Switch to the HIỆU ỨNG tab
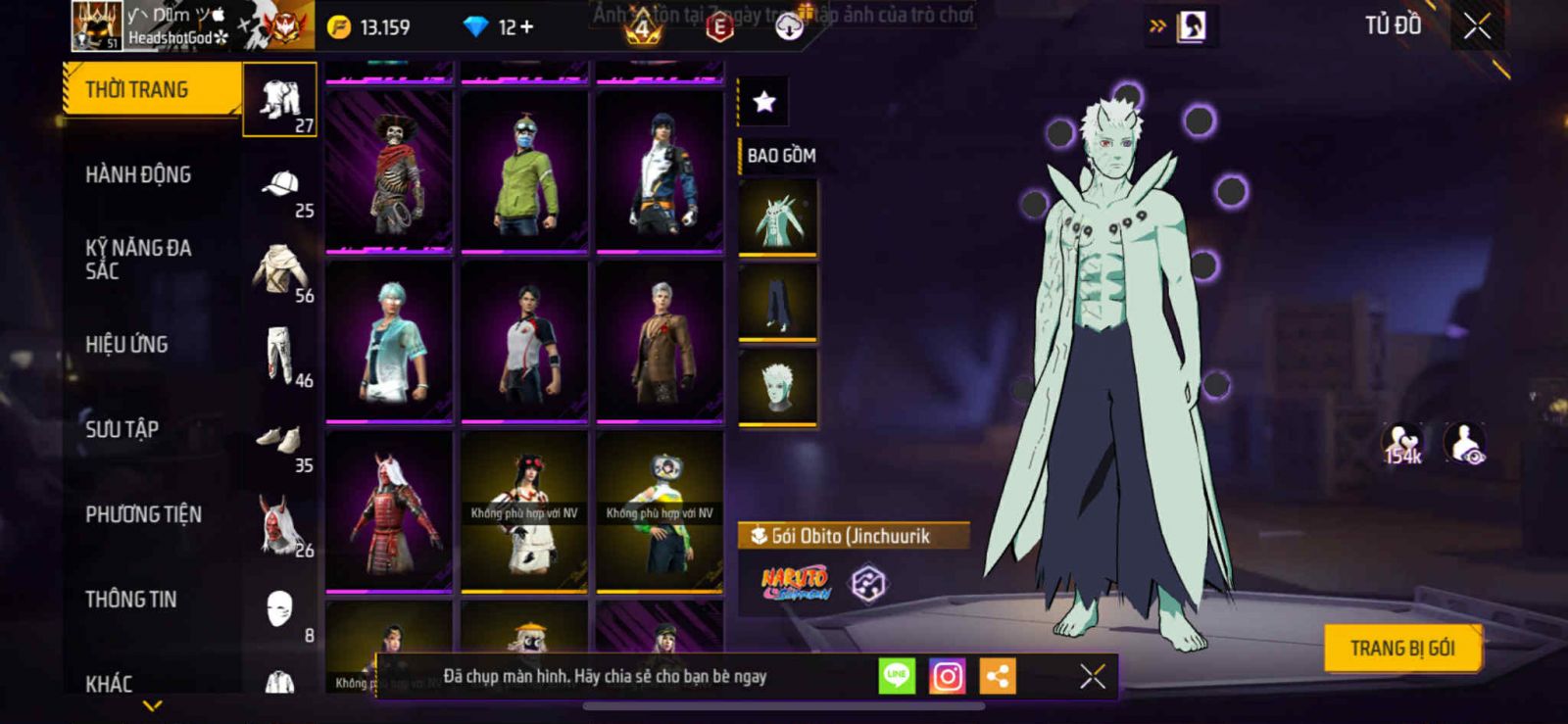The width and height of the screenshot is (1568, 724). [126, 345]
